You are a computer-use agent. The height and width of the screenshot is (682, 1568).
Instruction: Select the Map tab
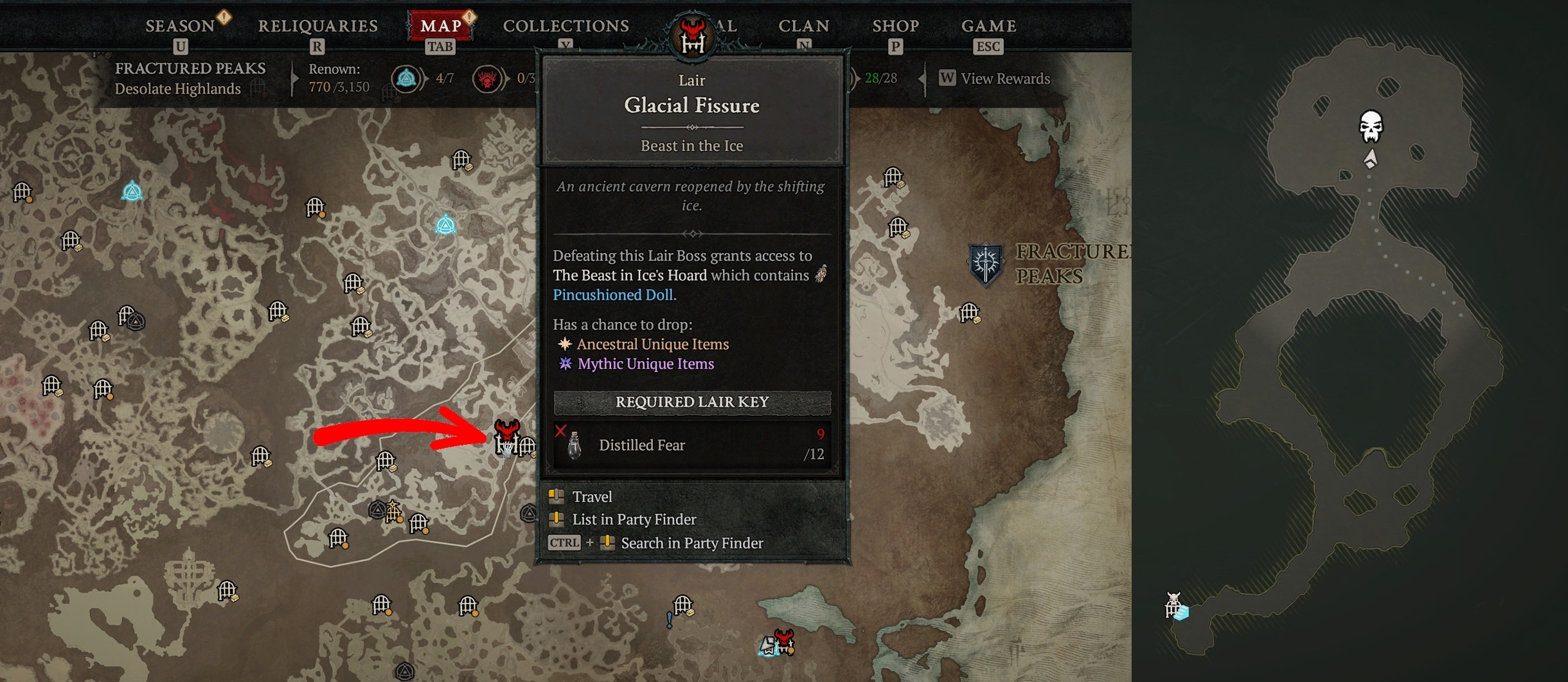pyautogui.click(x=440, y=26)
